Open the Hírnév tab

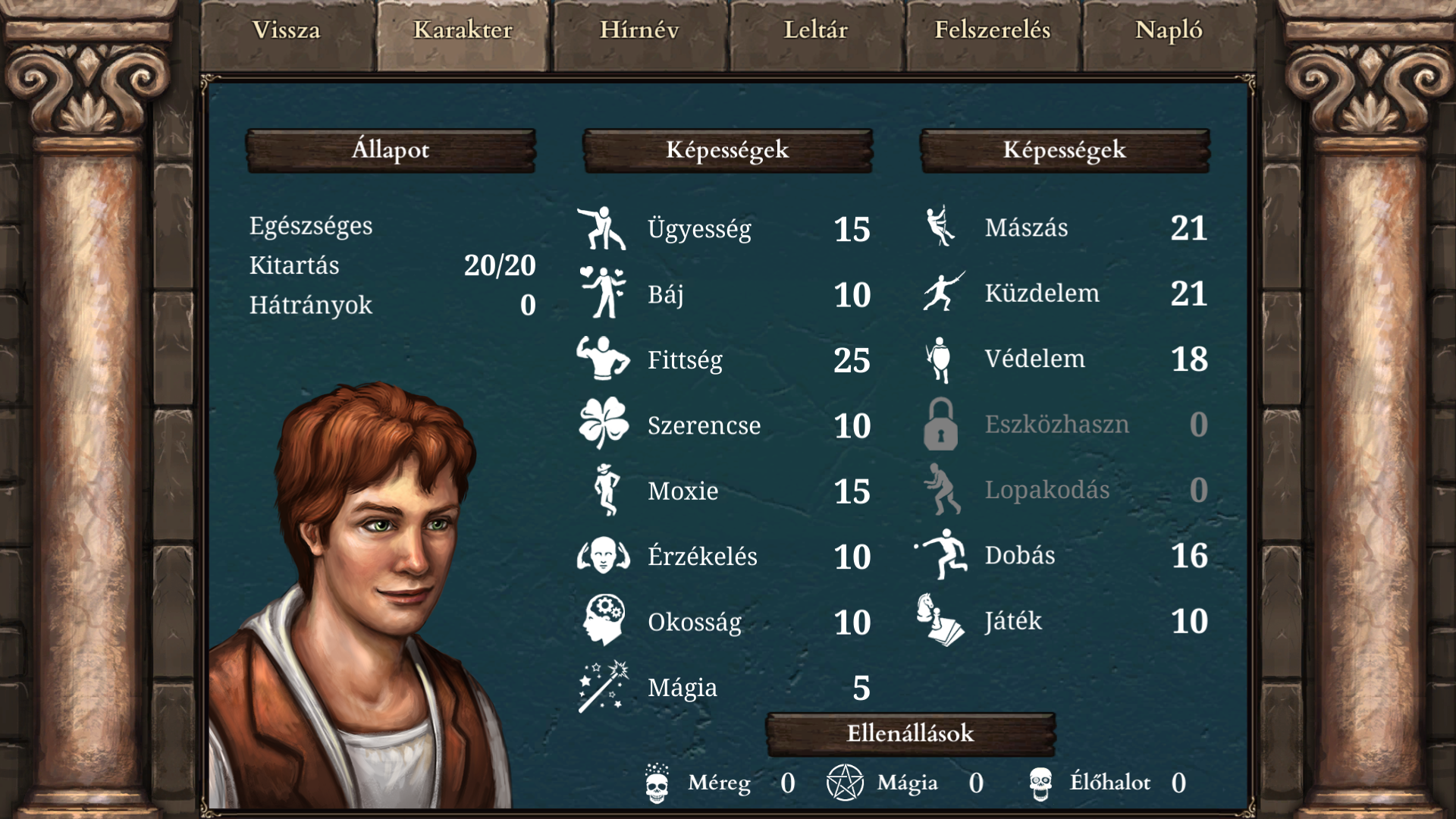point(639,32)
